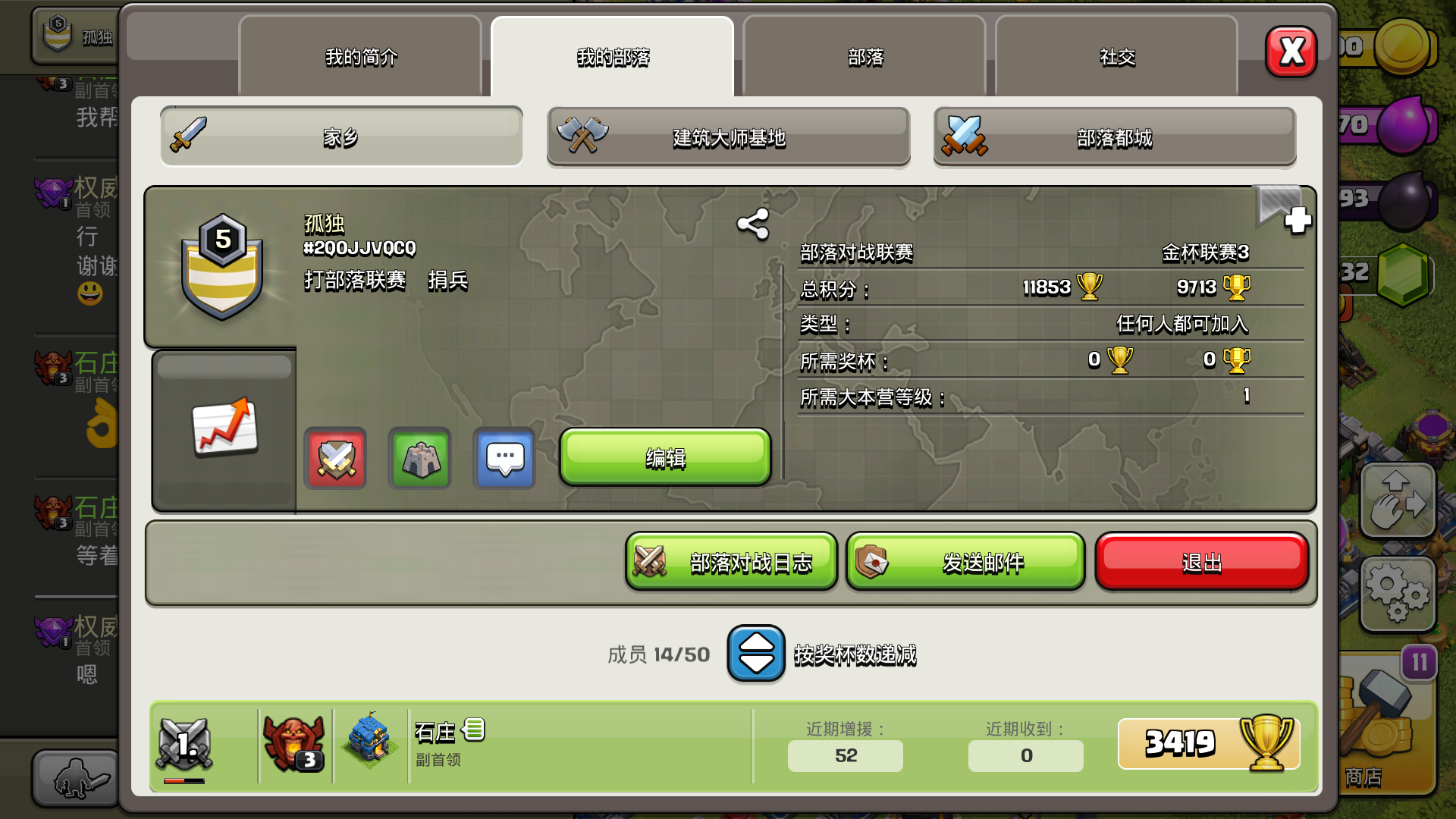1456x819 pixels.
Task: Open the green castle clan games icon
Action: coord(419,458)
